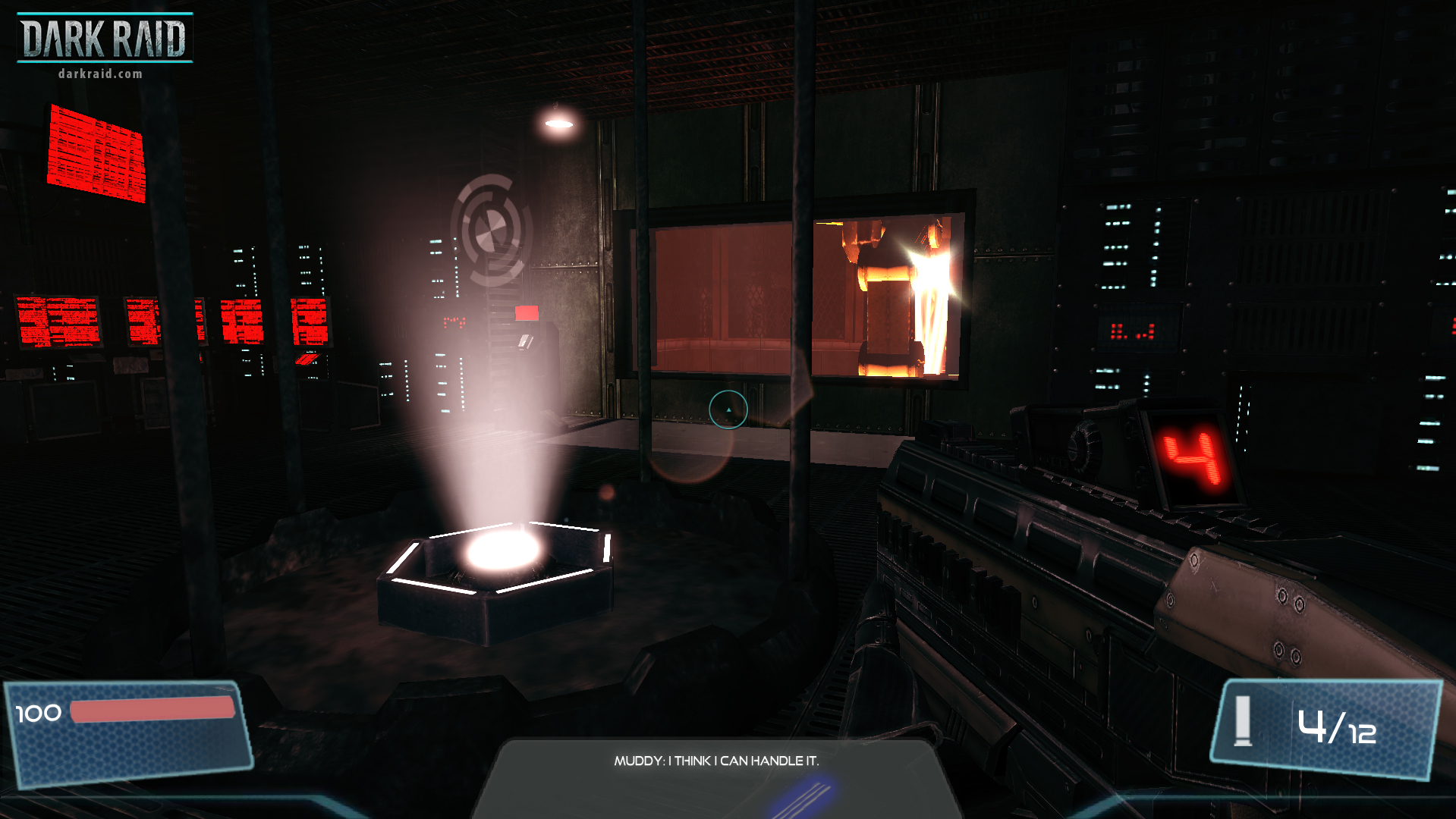Image resolution: width=1456 pixels, height=819 pixels.
Task: Open darkraid.com link under the logo
Action: click(99, 74)
